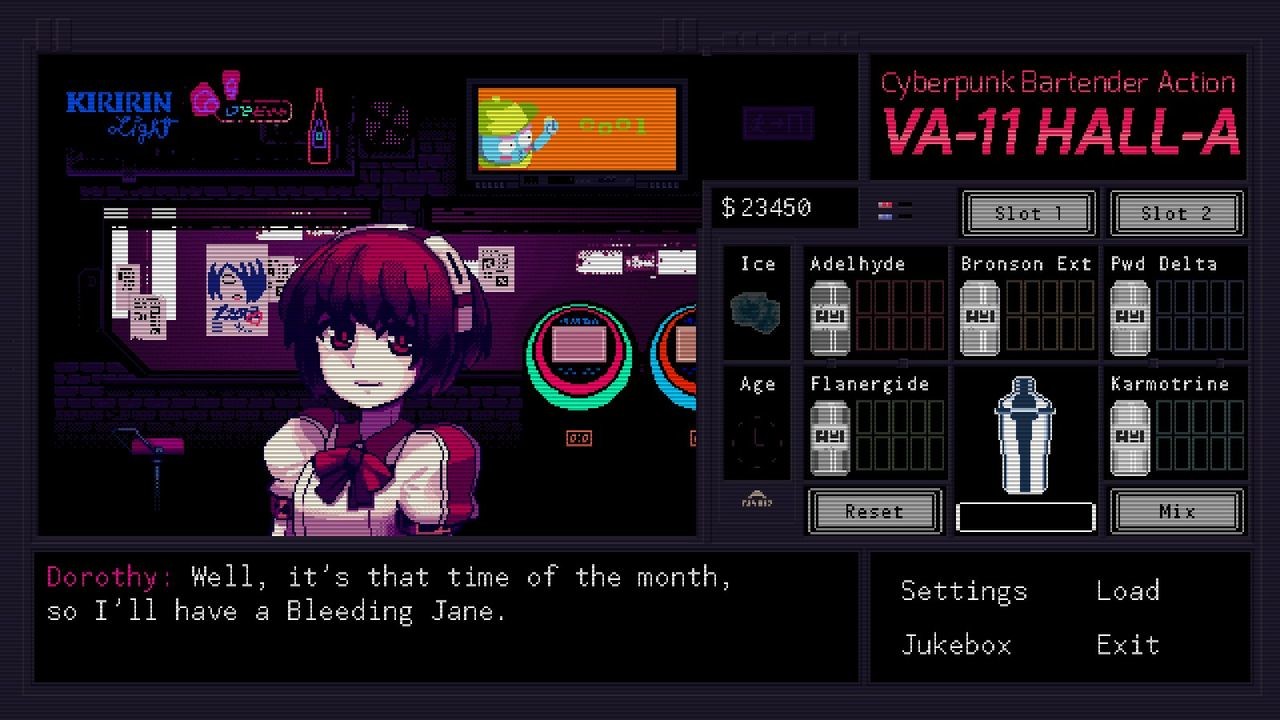The height and width of the screenshot is (720, 1280).
Task: Click the cocktail shaker
Action: tap(1024, 435)
